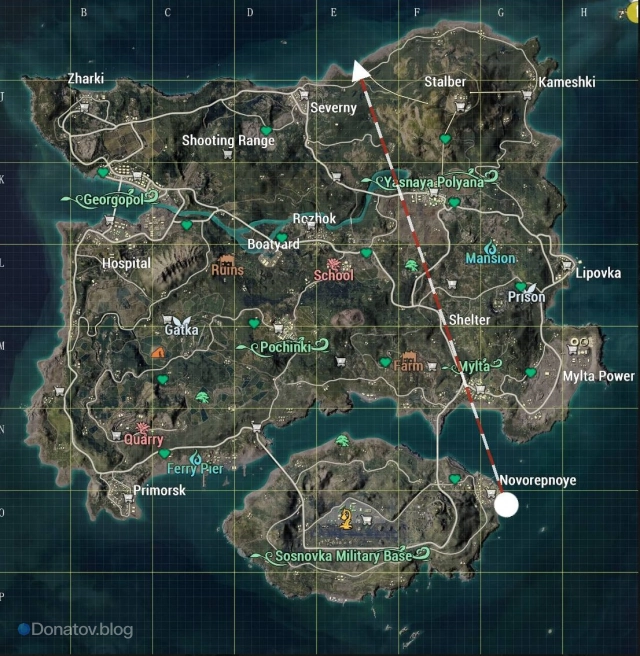Select the Hospital location label

127,263
